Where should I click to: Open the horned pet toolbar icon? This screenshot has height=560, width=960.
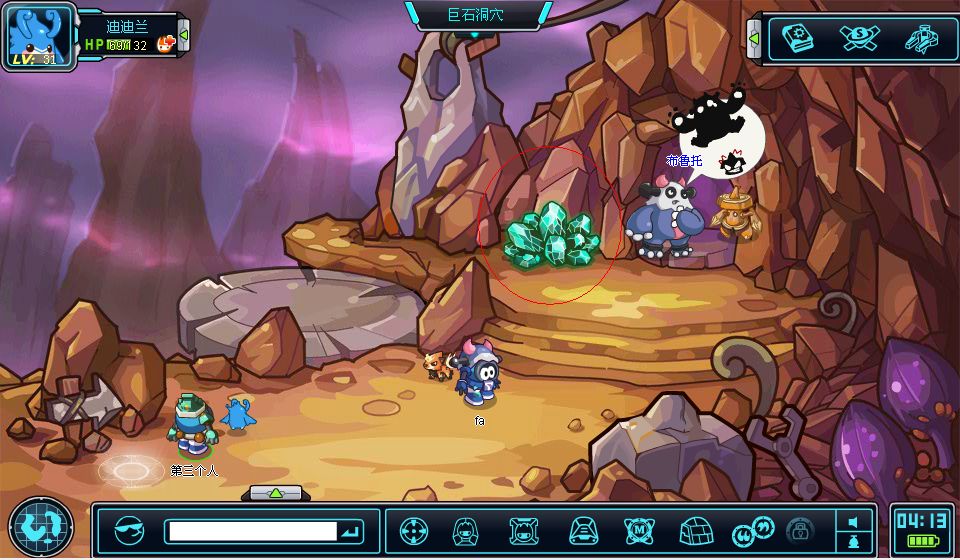point(524,531)
